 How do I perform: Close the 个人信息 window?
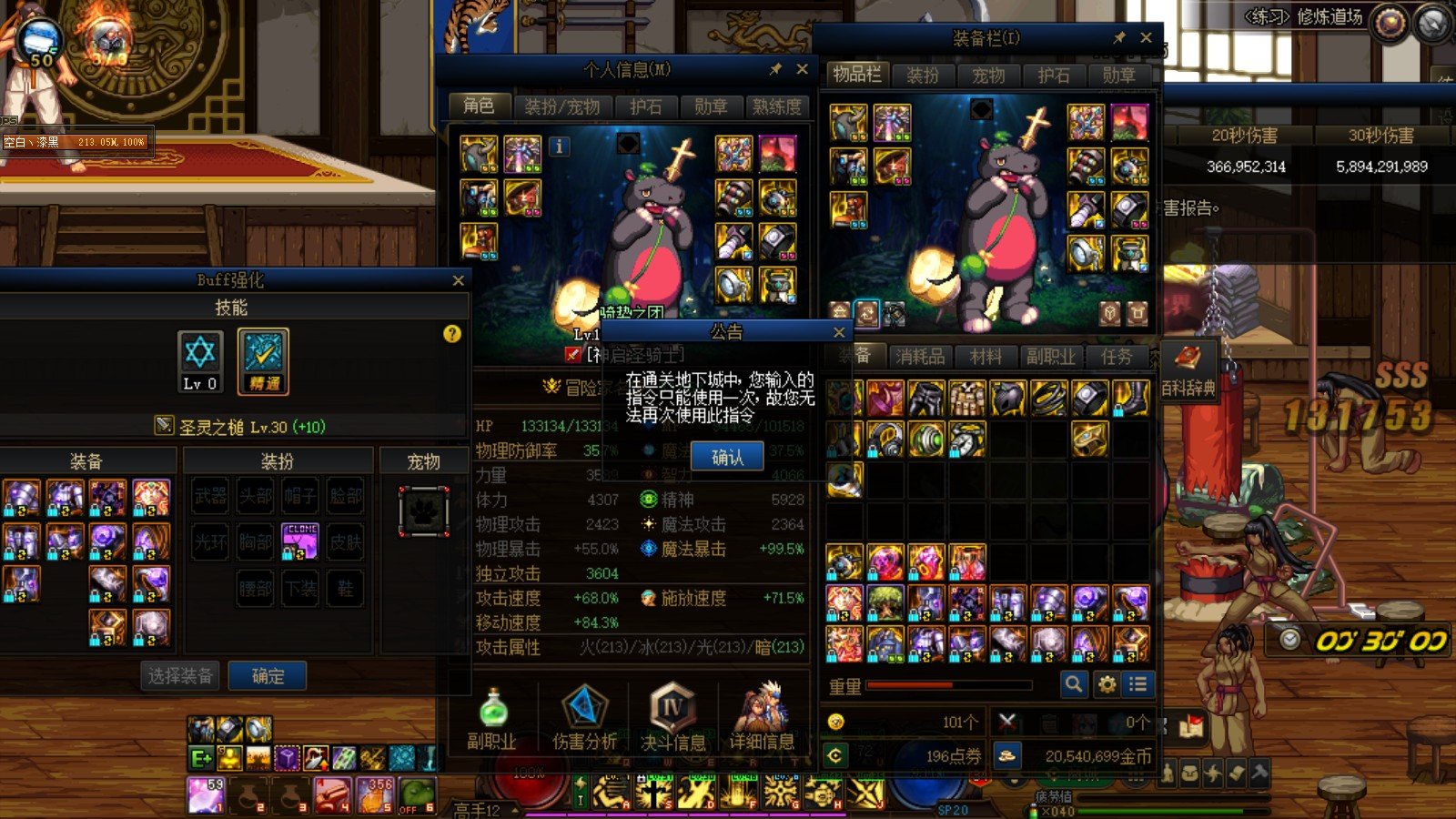802,69
